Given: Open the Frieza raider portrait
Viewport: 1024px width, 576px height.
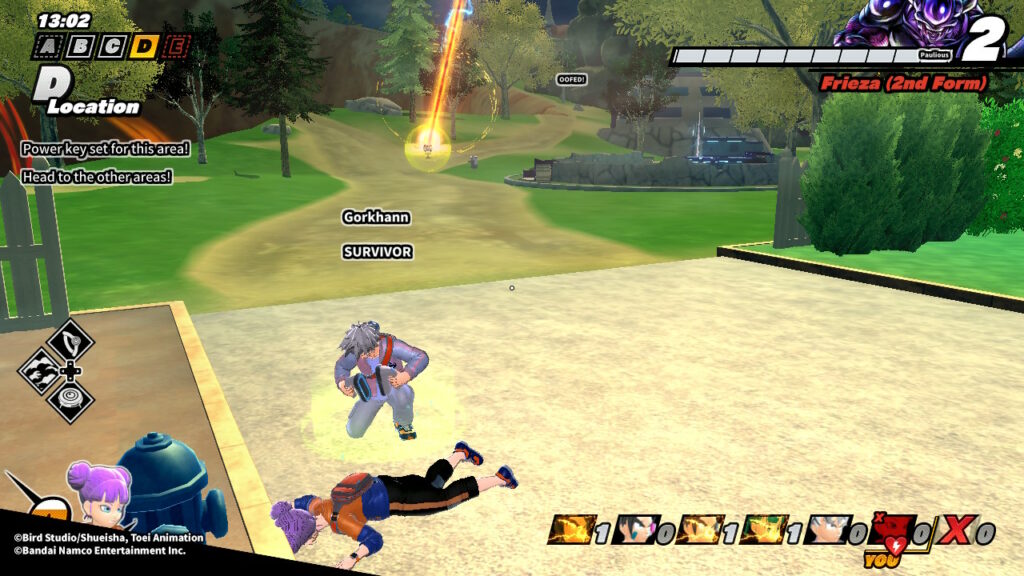Looking at the screenshot, I should pyautogui.click(x=898, y=24).
